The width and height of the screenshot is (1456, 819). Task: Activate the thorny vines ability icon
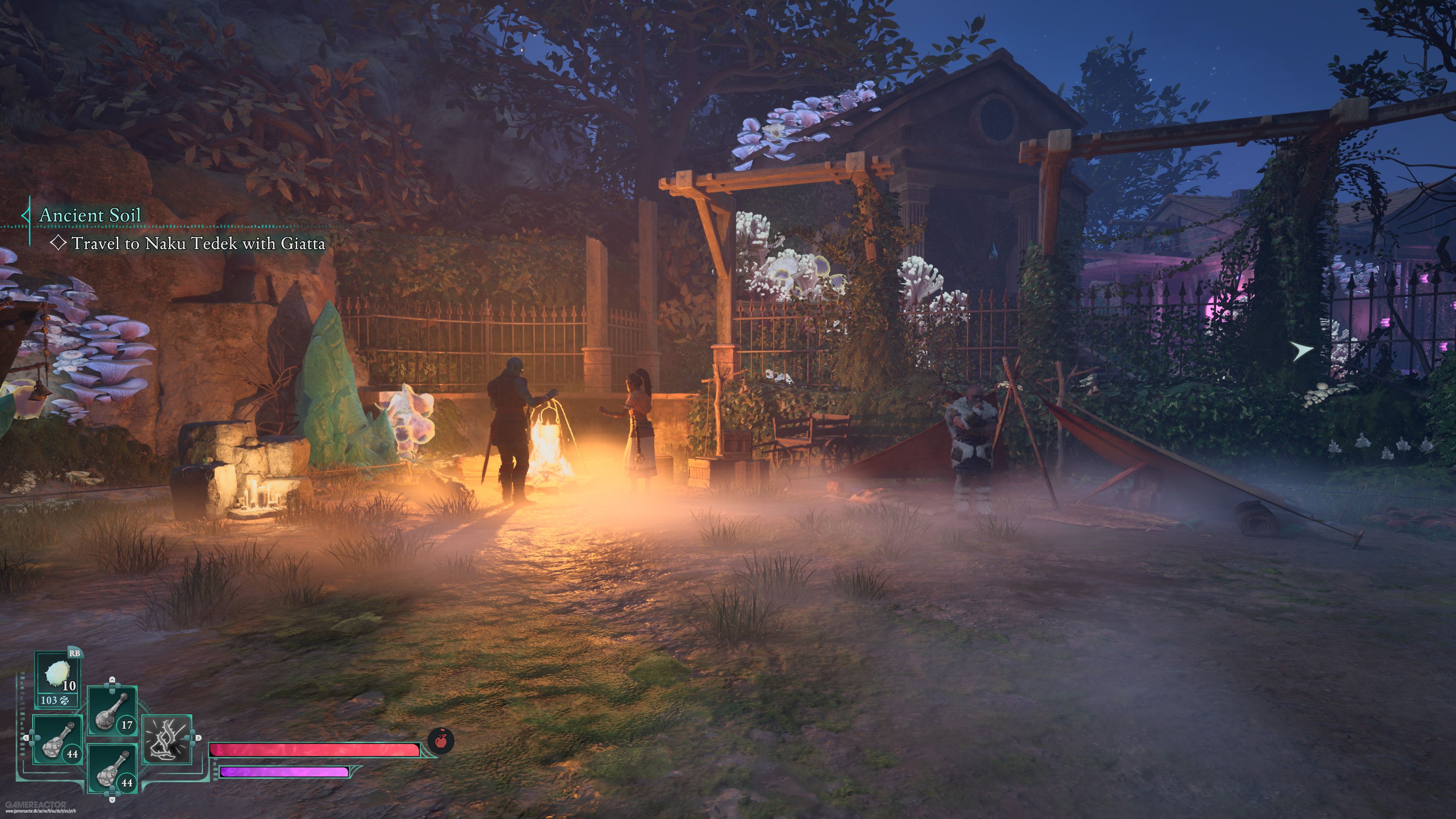tap(166, 739)
